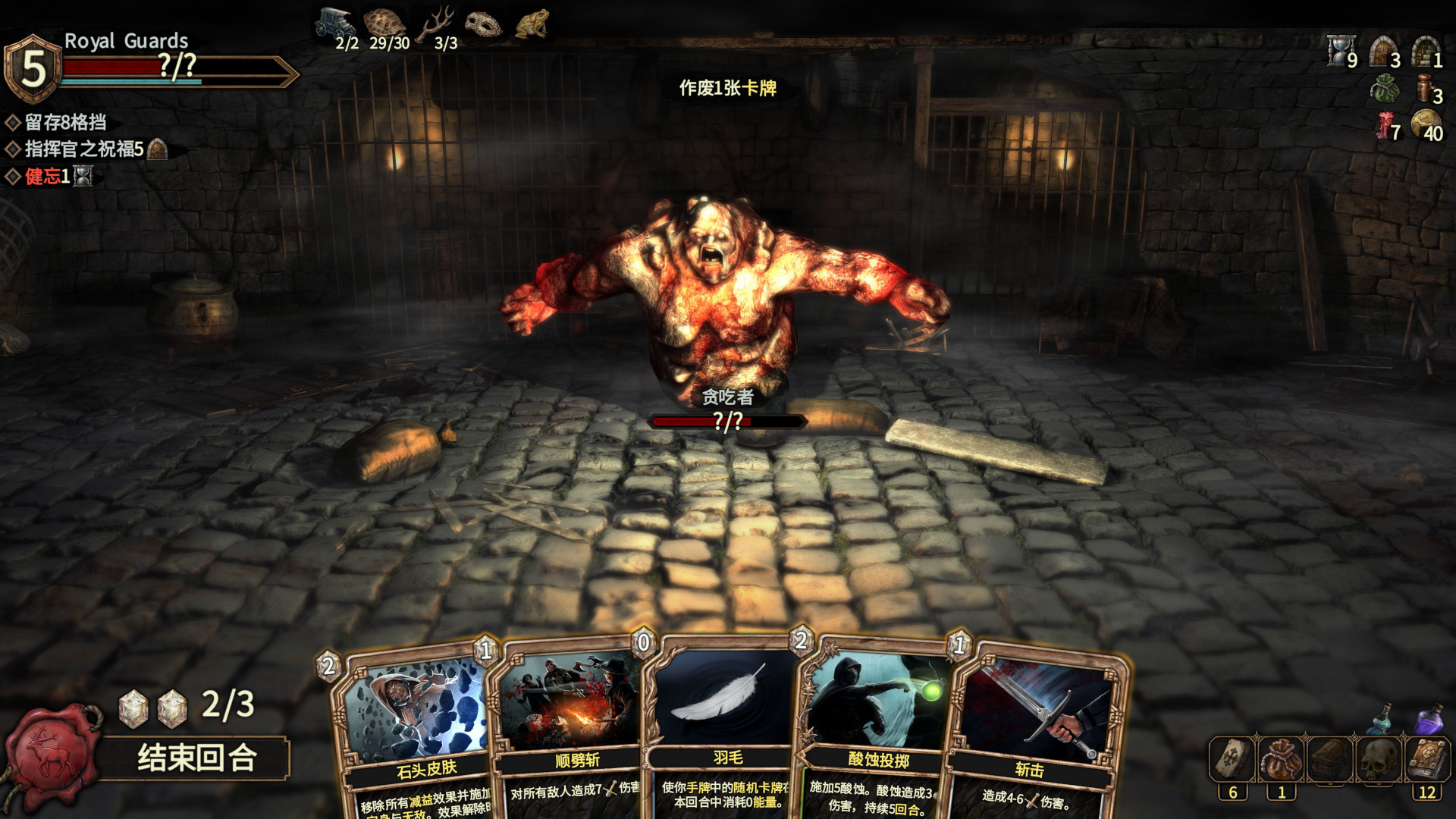Use the green swirled potion

[1383, 717]
